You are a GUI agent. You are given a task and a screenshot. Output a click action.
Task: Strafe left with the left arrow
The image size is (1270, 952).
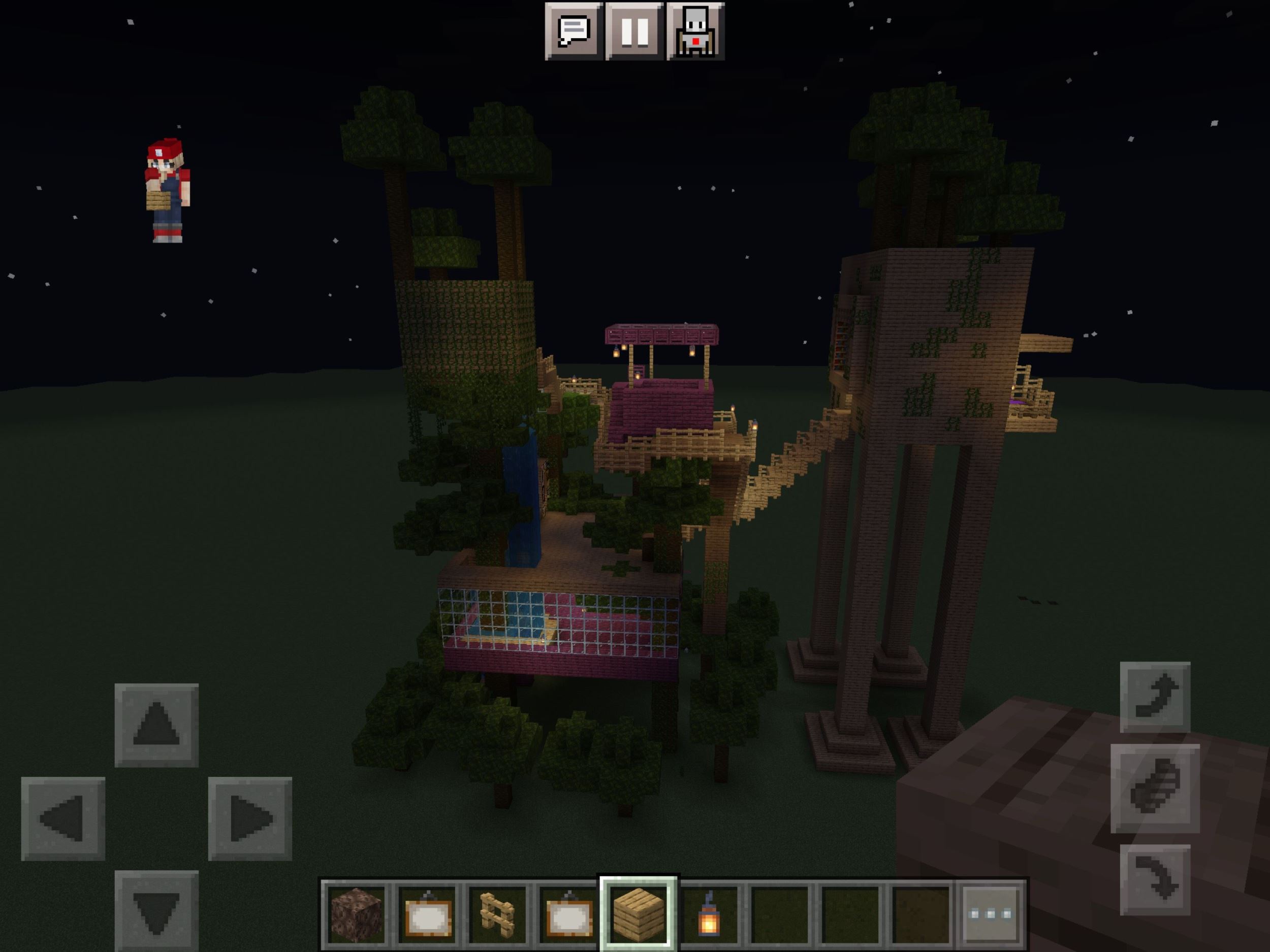coord(63,818)
